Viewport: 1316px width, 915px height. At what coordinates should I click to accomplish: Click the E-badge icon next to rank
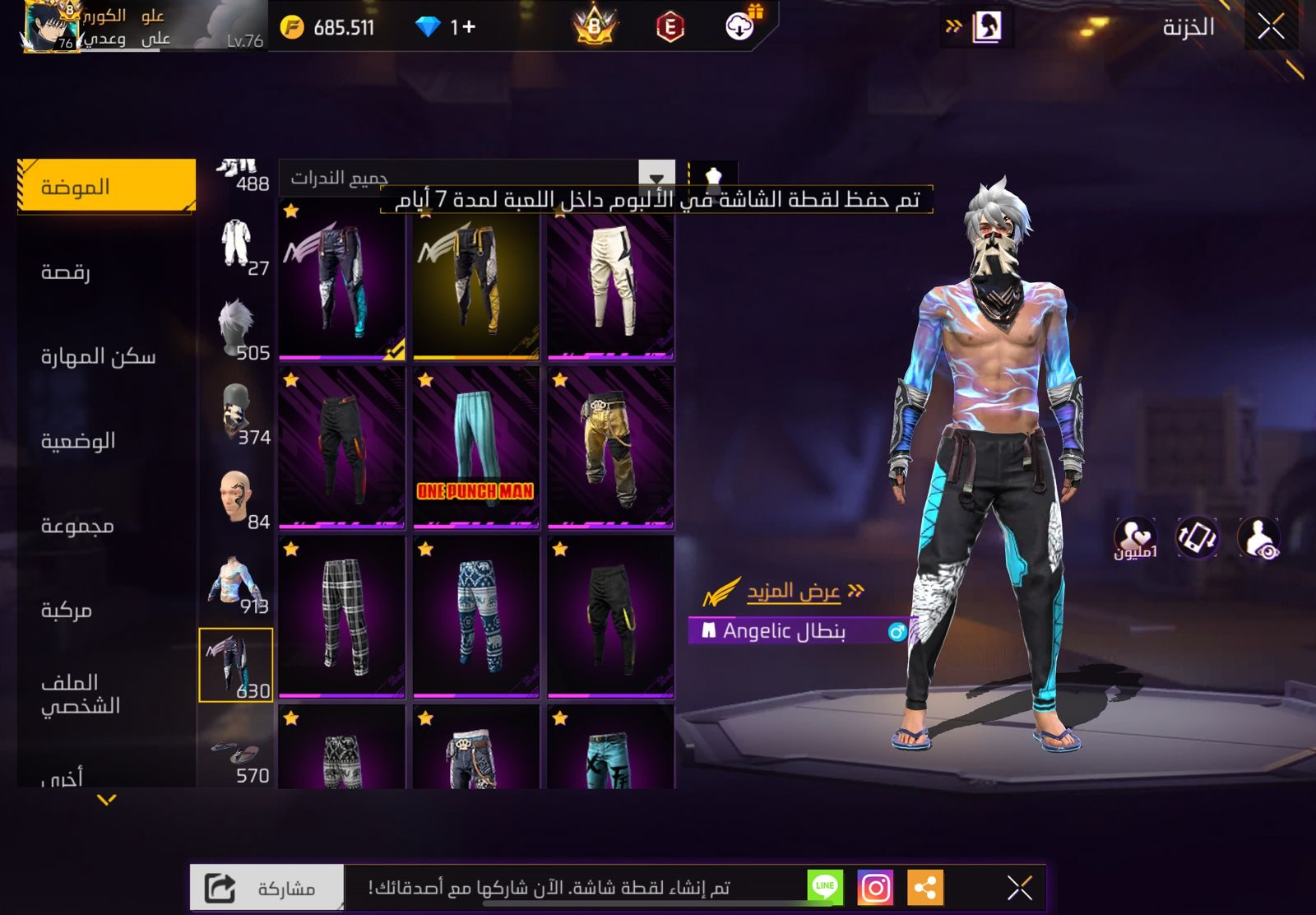pos(671,26)
